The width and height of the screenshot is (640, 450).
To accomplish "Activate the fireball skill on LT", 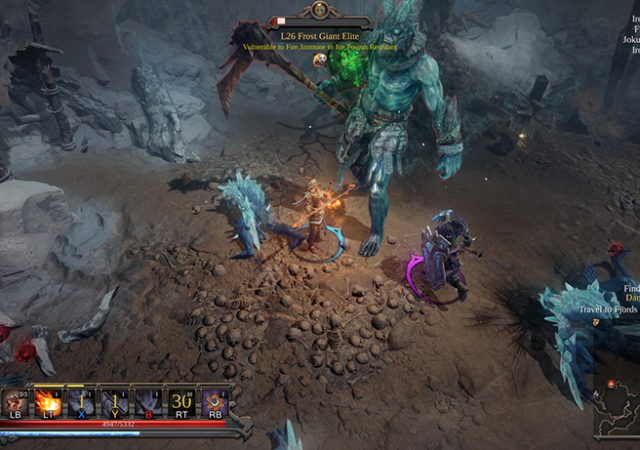I will [47, 401].
